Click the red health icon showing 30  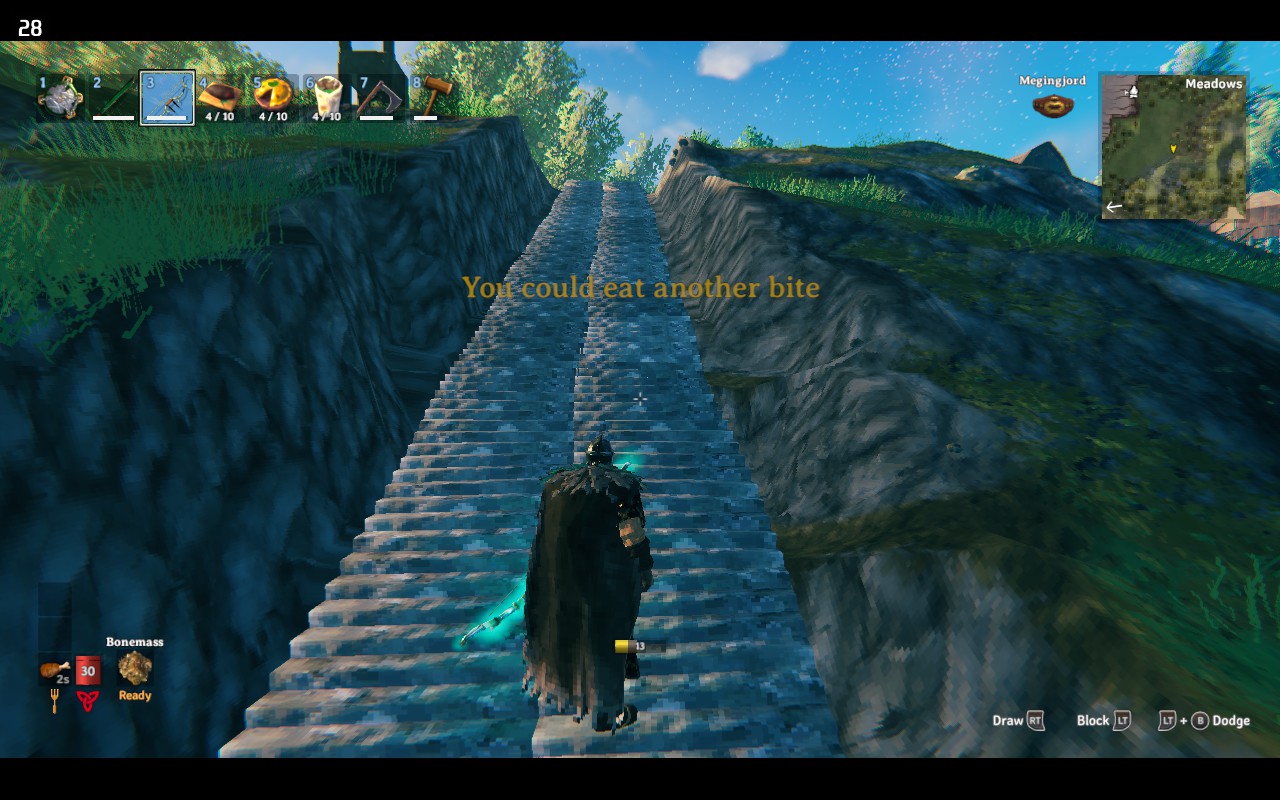(x=88, y=670)
